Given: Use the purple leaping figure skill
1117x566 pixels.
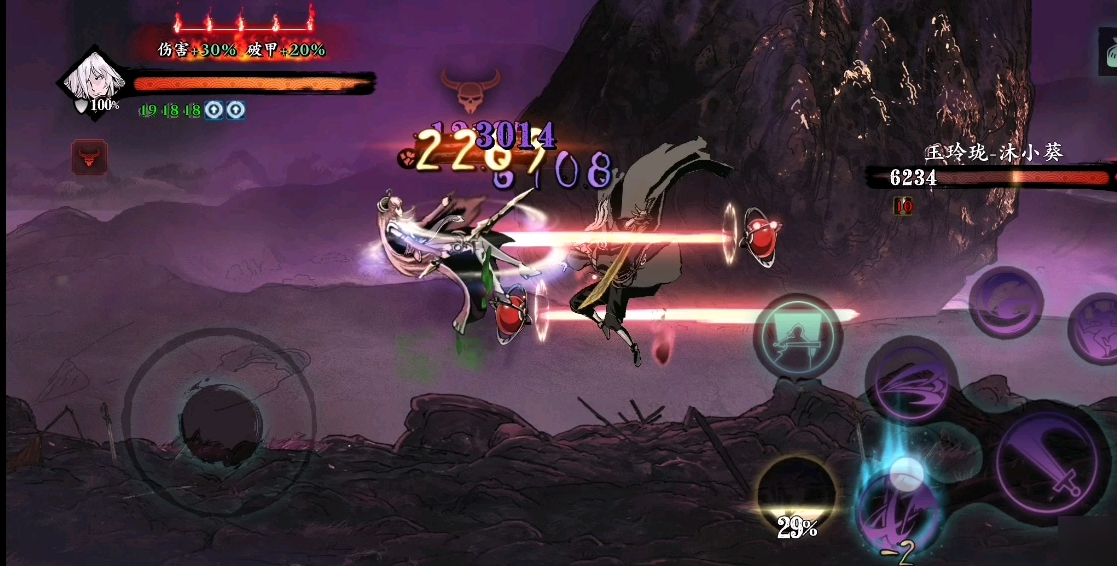Looking at the screenshot, I should tap(1096, 327).
